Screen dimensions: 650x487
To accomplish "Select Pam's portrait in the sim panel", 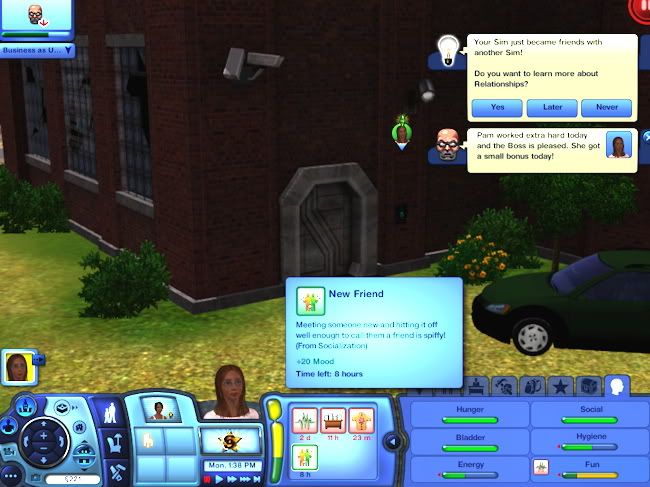I will coord(157,409).
